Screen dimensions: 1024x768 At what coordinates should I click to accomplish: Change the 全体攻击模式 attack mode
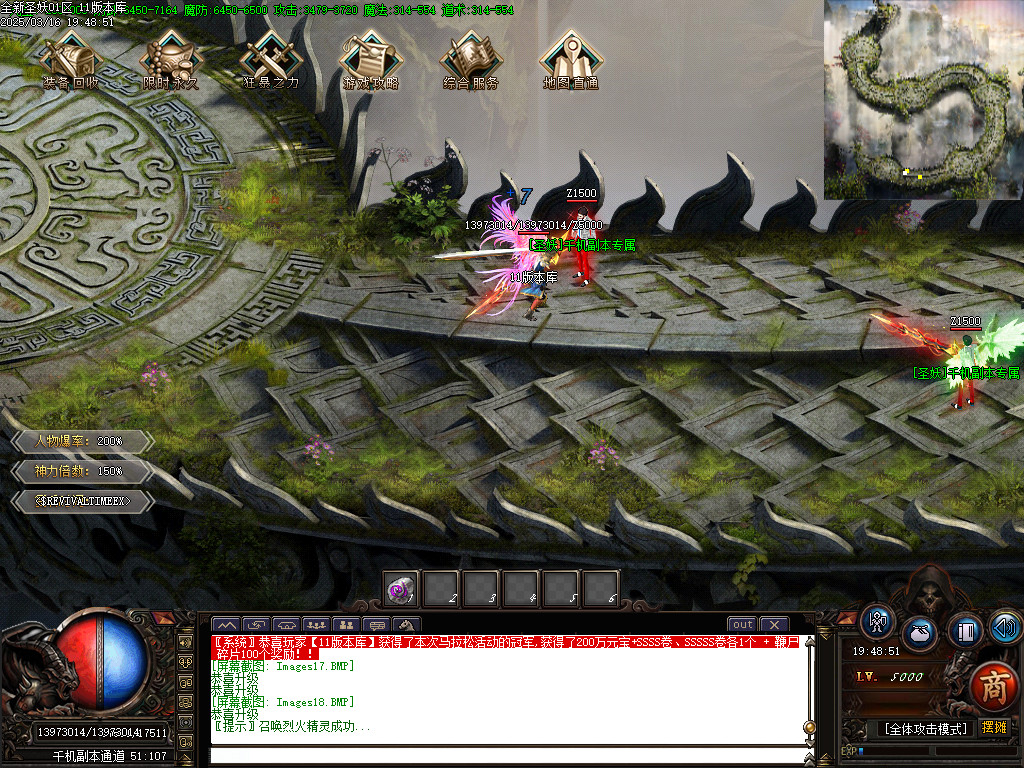click(925, 729)
